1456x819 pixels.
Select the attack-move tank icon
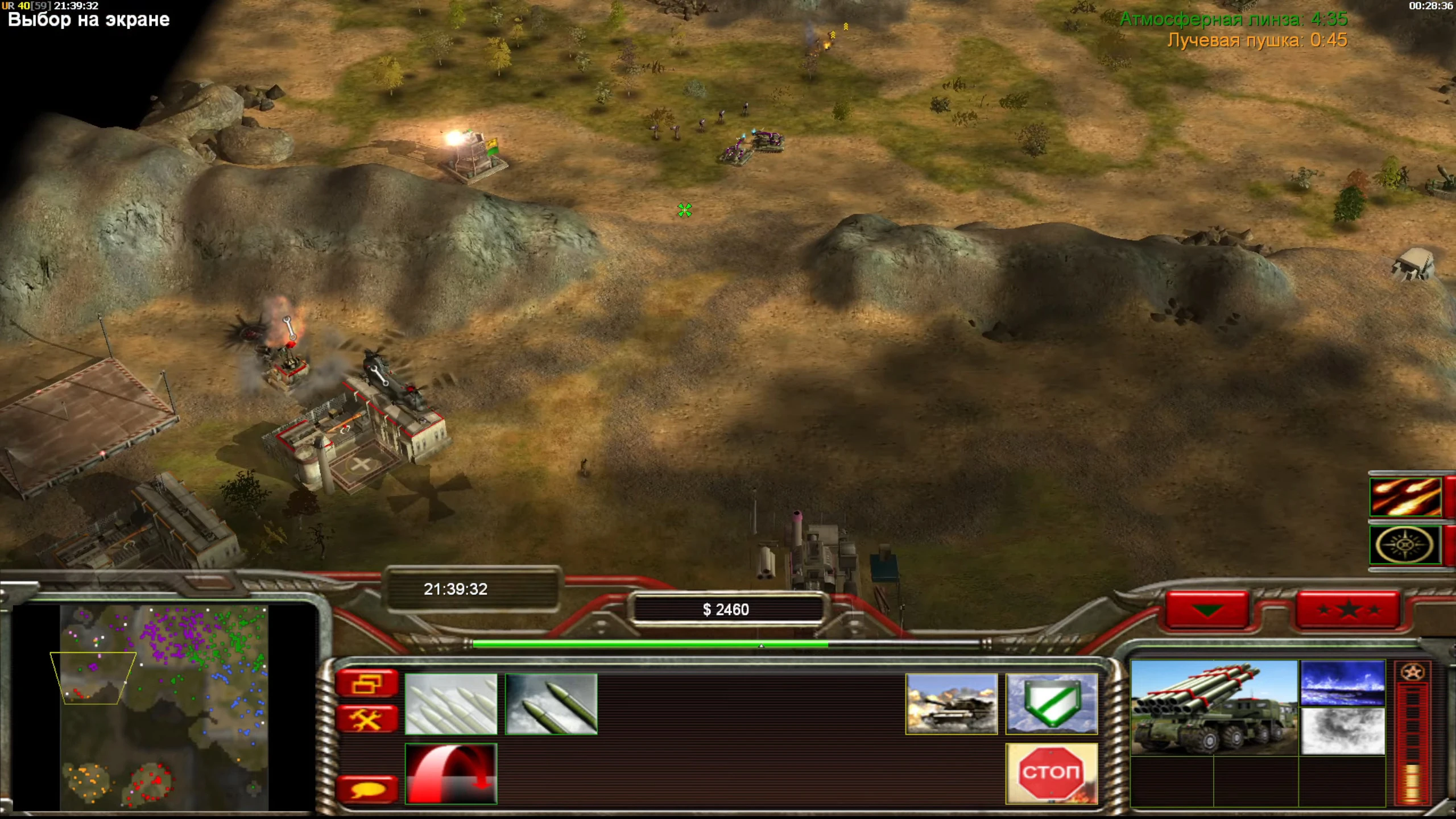point(952,704)
